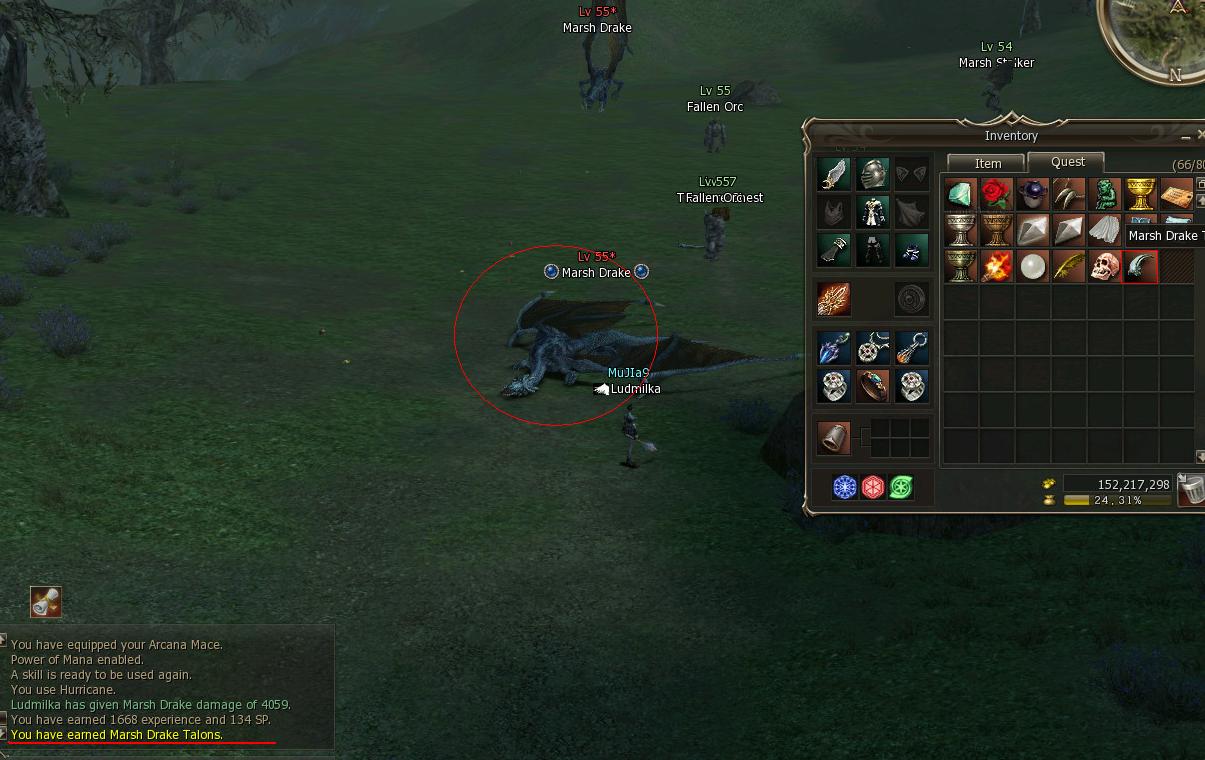Switch to the Item tab
This screenshot has height=760, width=1205.
click(x=987, y=163)
